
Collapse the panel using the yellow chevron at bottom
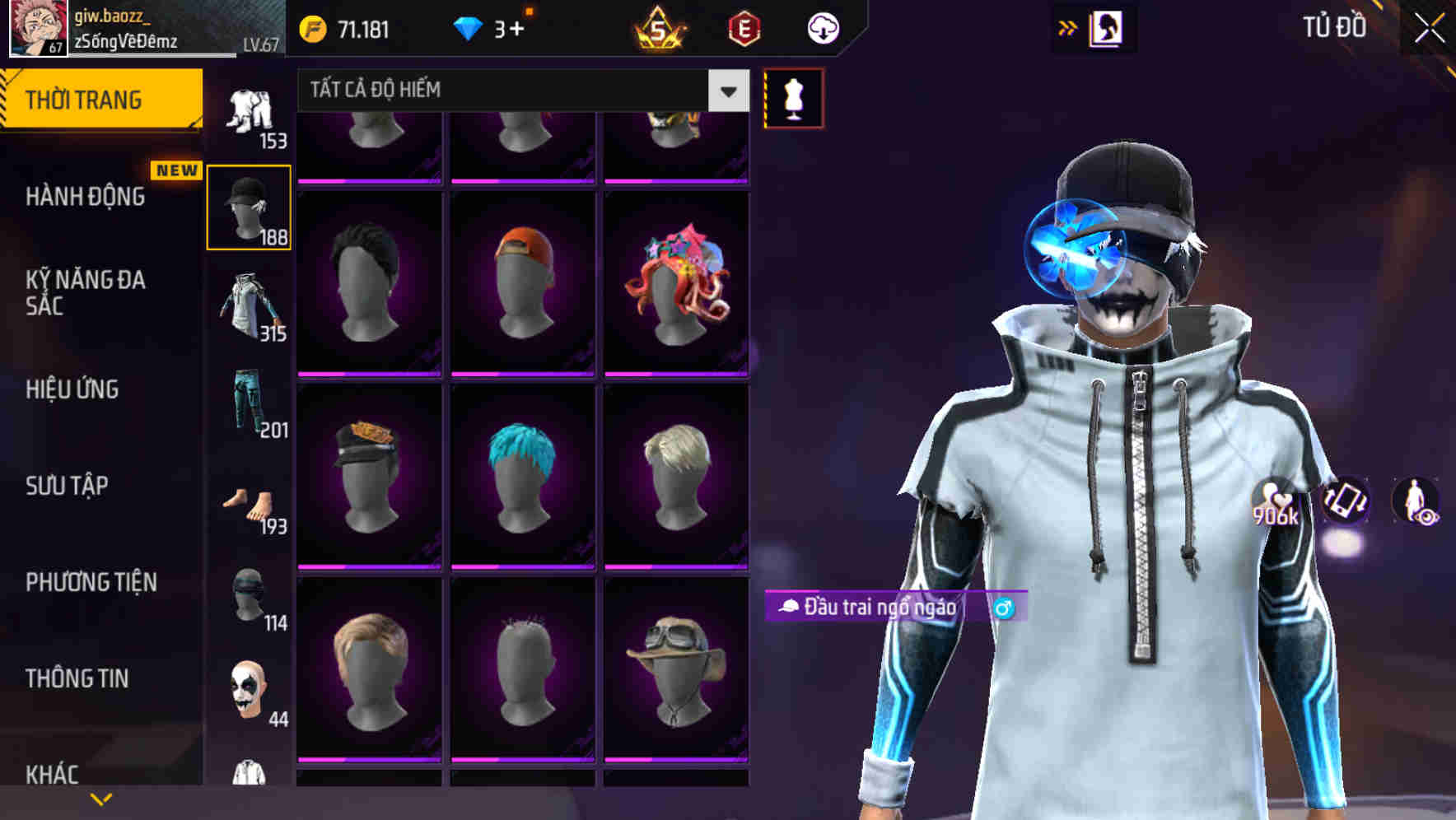coord(102,797)
